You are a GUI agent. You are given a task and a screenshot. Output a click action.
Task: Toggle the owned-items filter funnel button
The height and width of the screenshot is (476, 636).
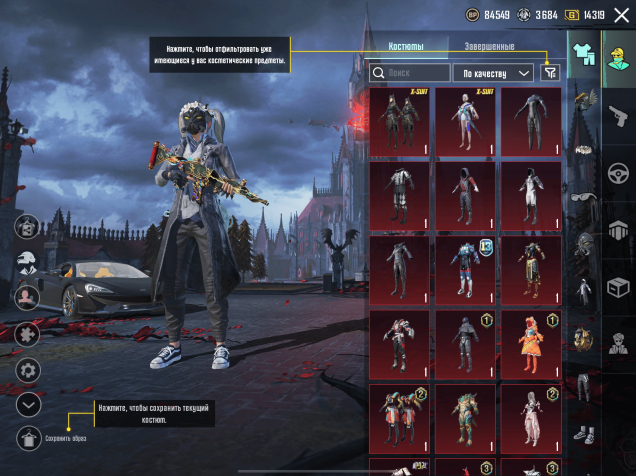point(549,72)
